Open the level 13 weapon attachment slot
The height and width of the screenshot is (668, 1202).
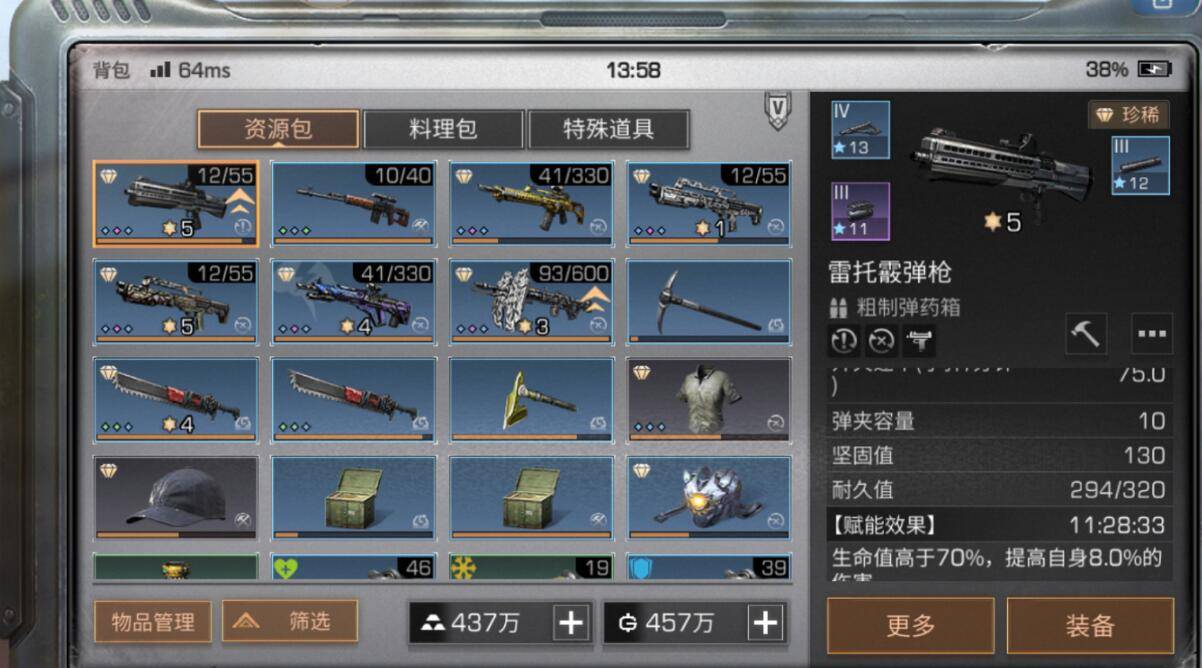tap(859, 130)
